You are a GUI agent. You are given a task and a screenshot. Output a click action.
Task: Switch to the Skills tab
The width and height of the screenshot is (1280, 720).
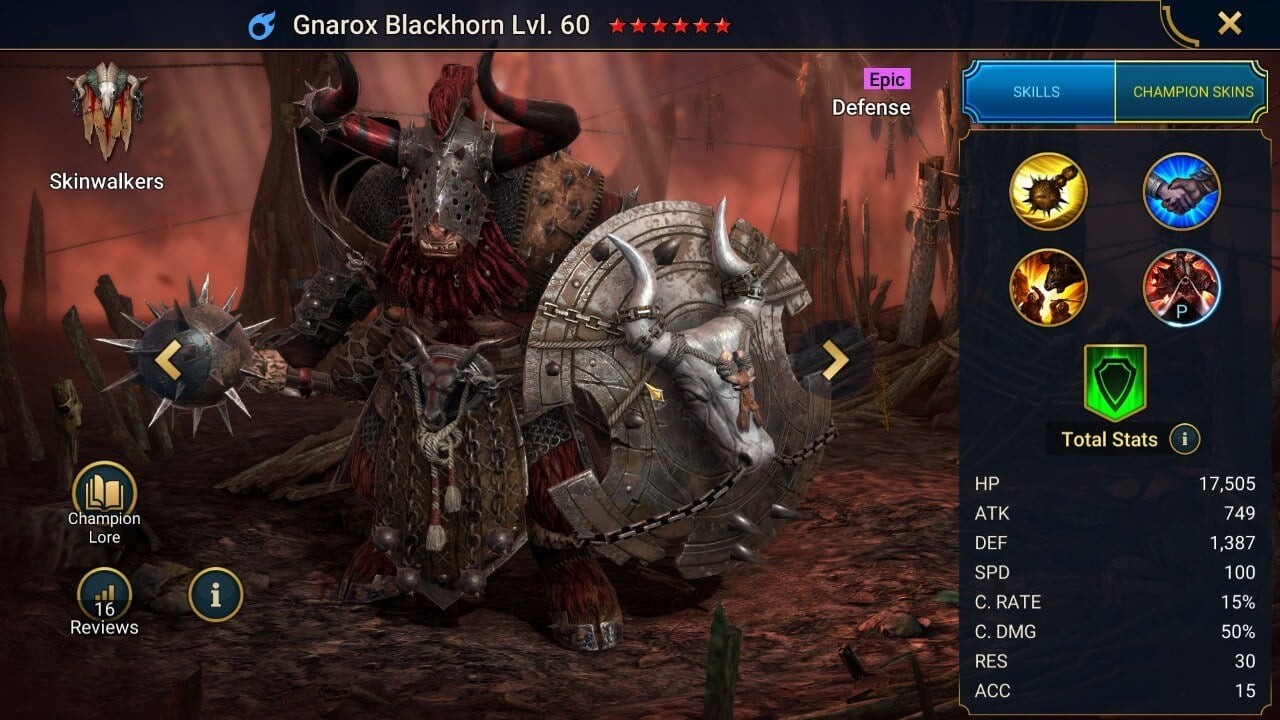pyautogui.click(x=1037, y=92)
